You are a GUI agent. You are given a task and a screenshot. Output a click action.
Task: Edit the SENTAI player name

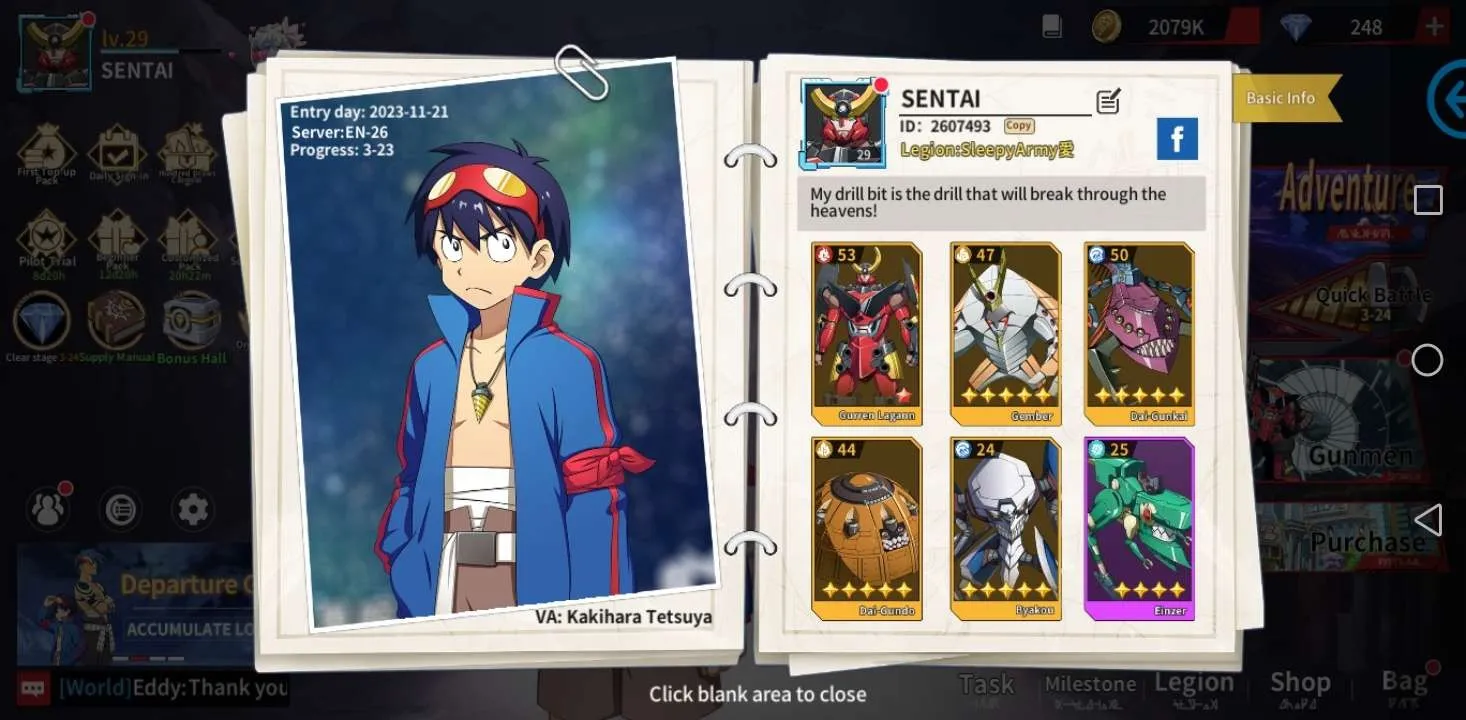click(1108, 100)
